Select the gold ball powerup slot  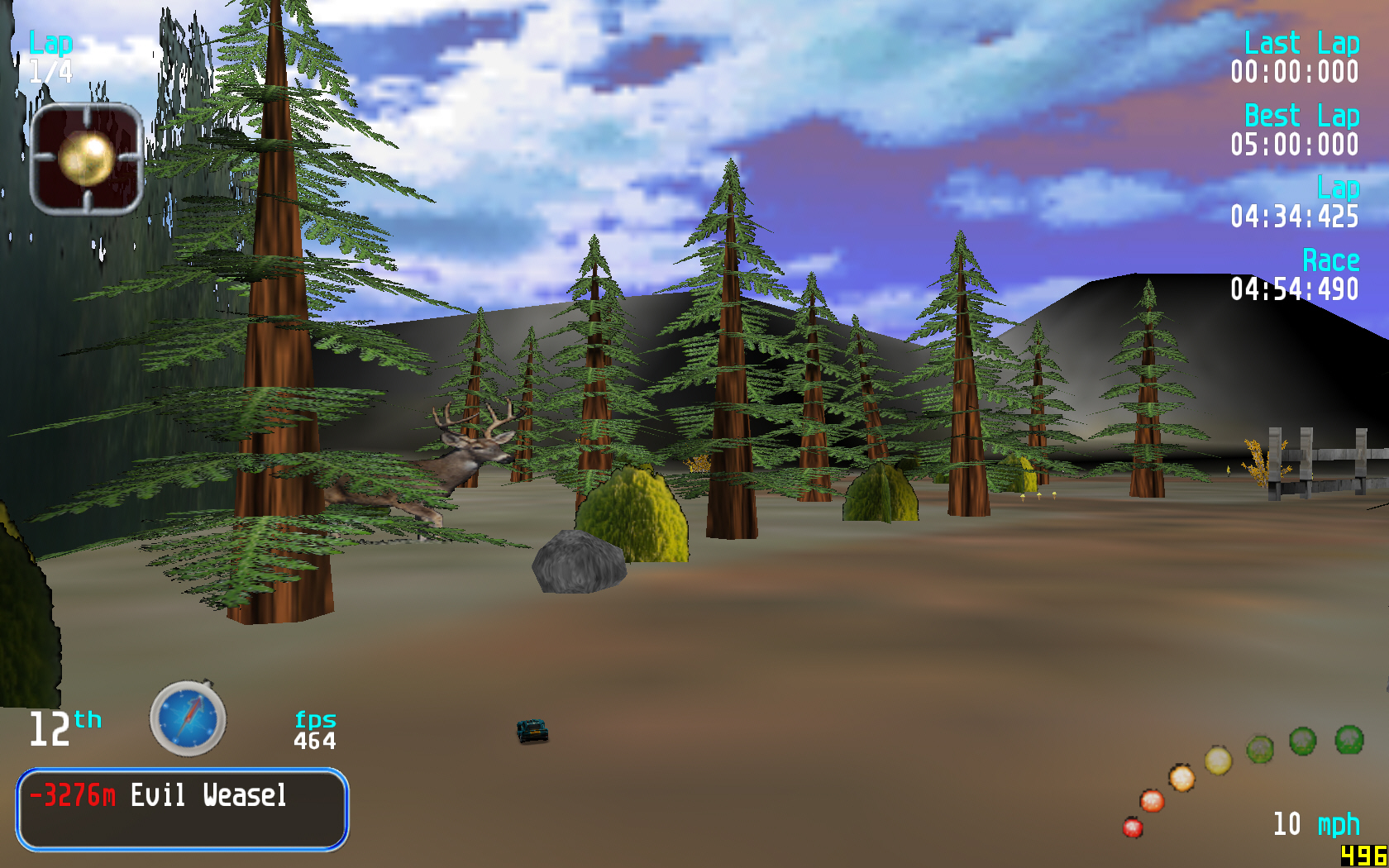87,159
